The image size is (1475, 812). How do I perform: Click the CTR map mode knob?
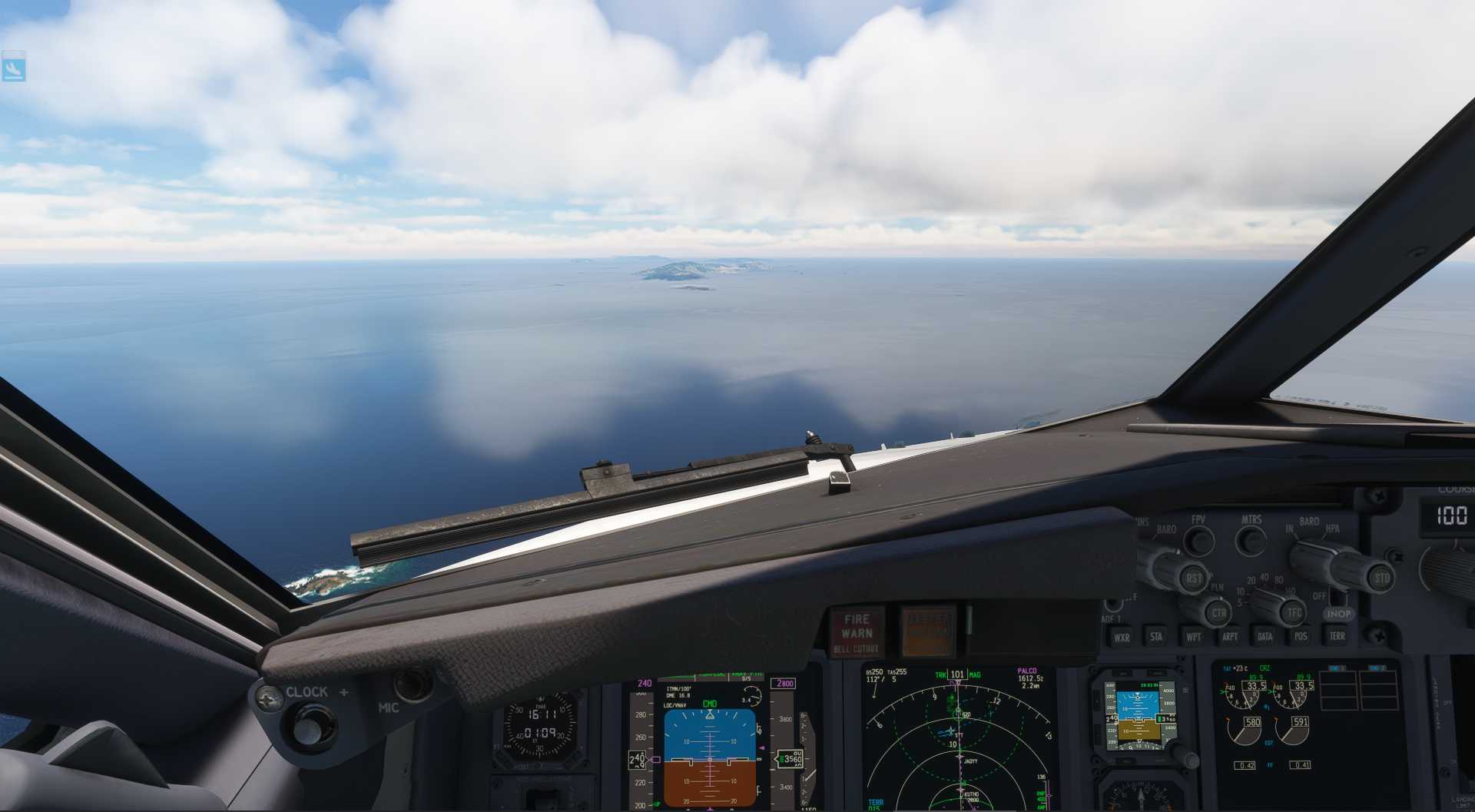(1218, 613)
